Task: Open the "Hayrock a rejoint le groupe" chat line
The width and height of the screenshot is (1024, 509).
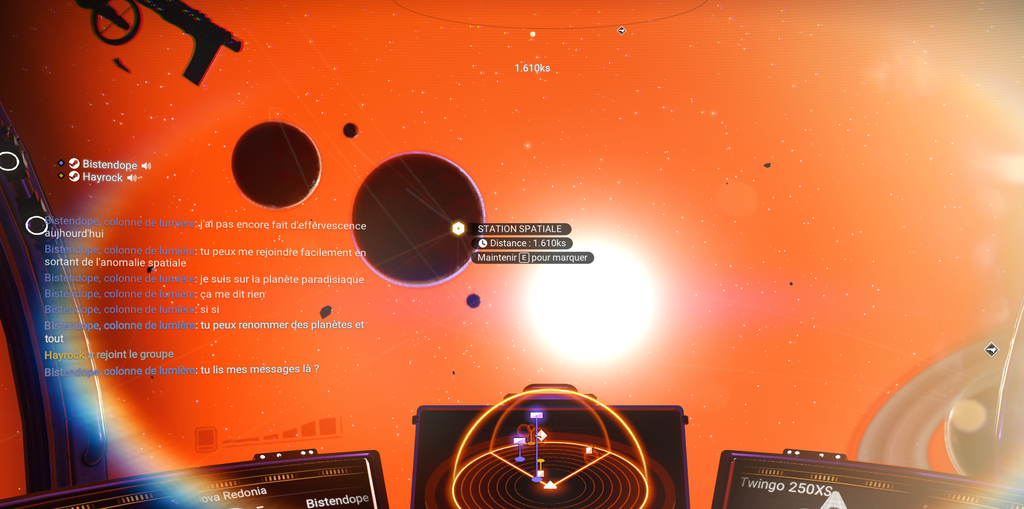Action: [x=109, y=354]
